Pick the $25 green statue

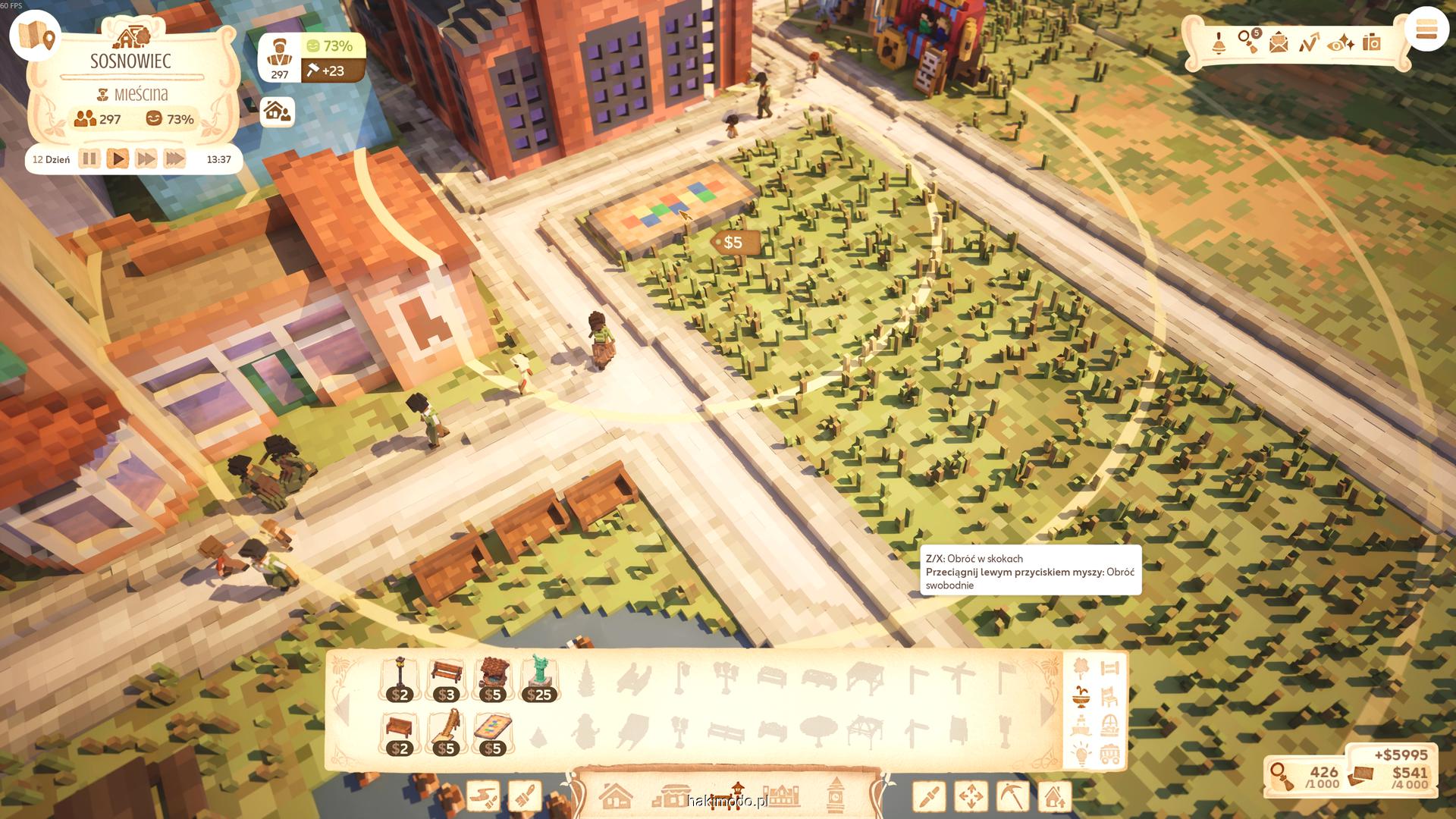click(539, 679)
